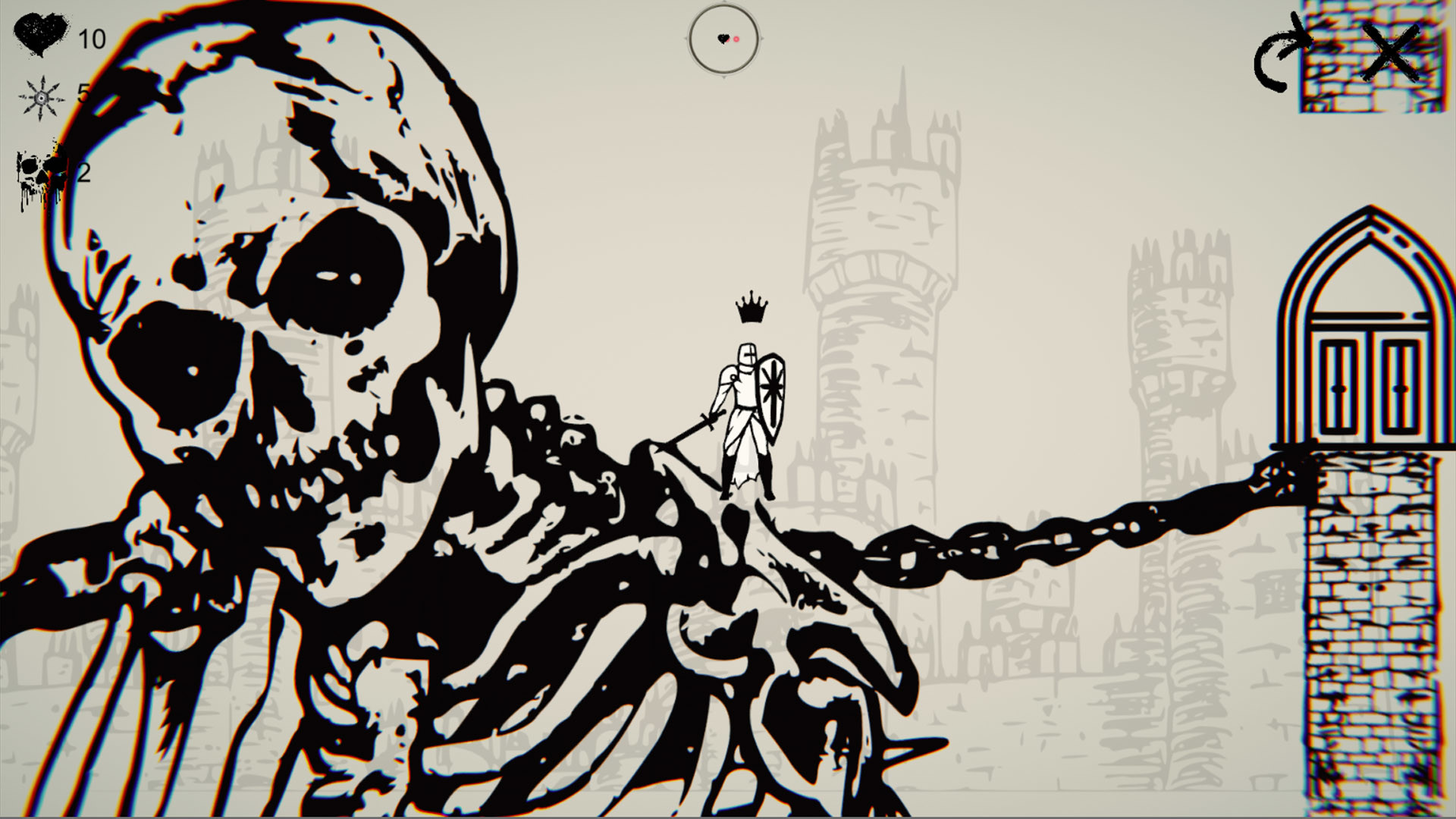The width and height of the screenshot is (1456, 819).
Task: Click the heart health counter icon
Action: pos(42,34)
